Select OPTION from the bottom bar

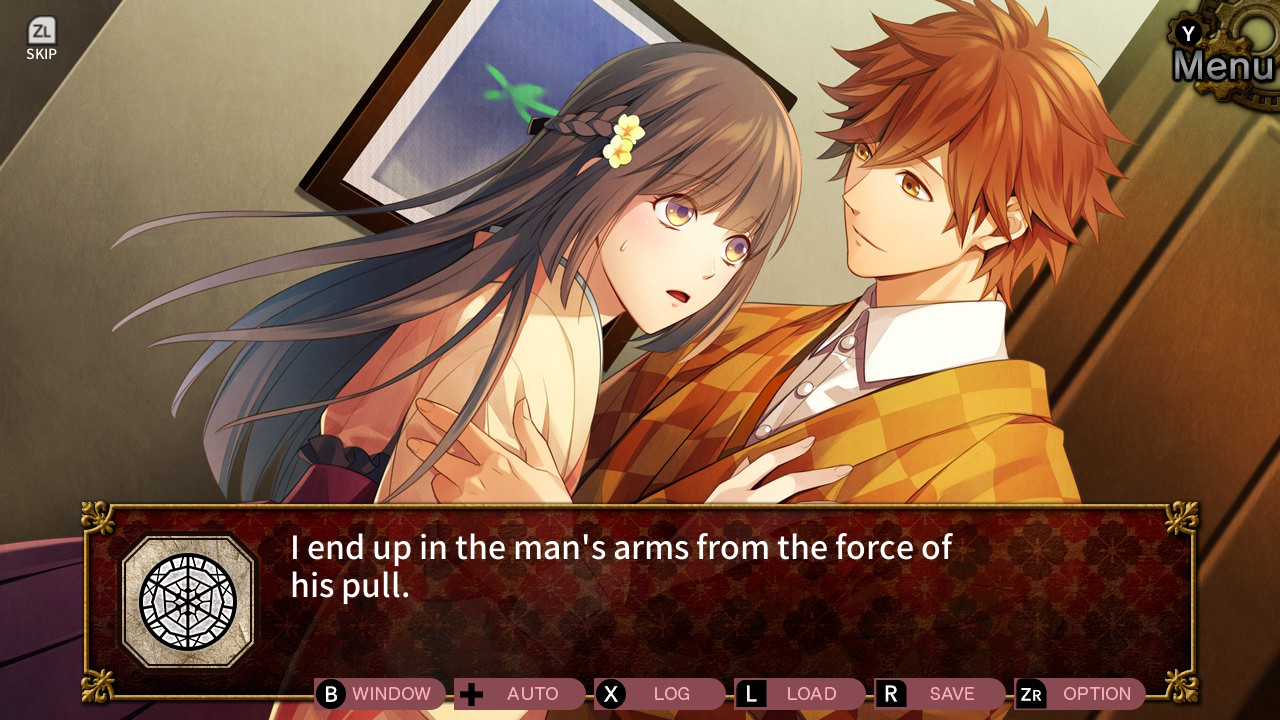tap(1095, 693)
